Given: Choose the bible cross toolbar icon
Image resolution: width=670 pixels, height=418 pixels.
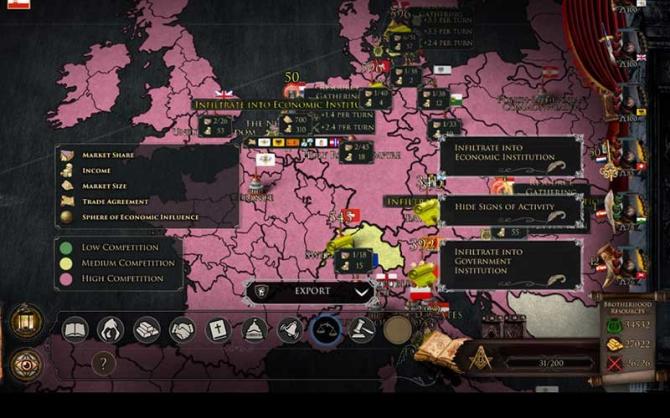Looking at the screenshot, I should coord(218,329).
